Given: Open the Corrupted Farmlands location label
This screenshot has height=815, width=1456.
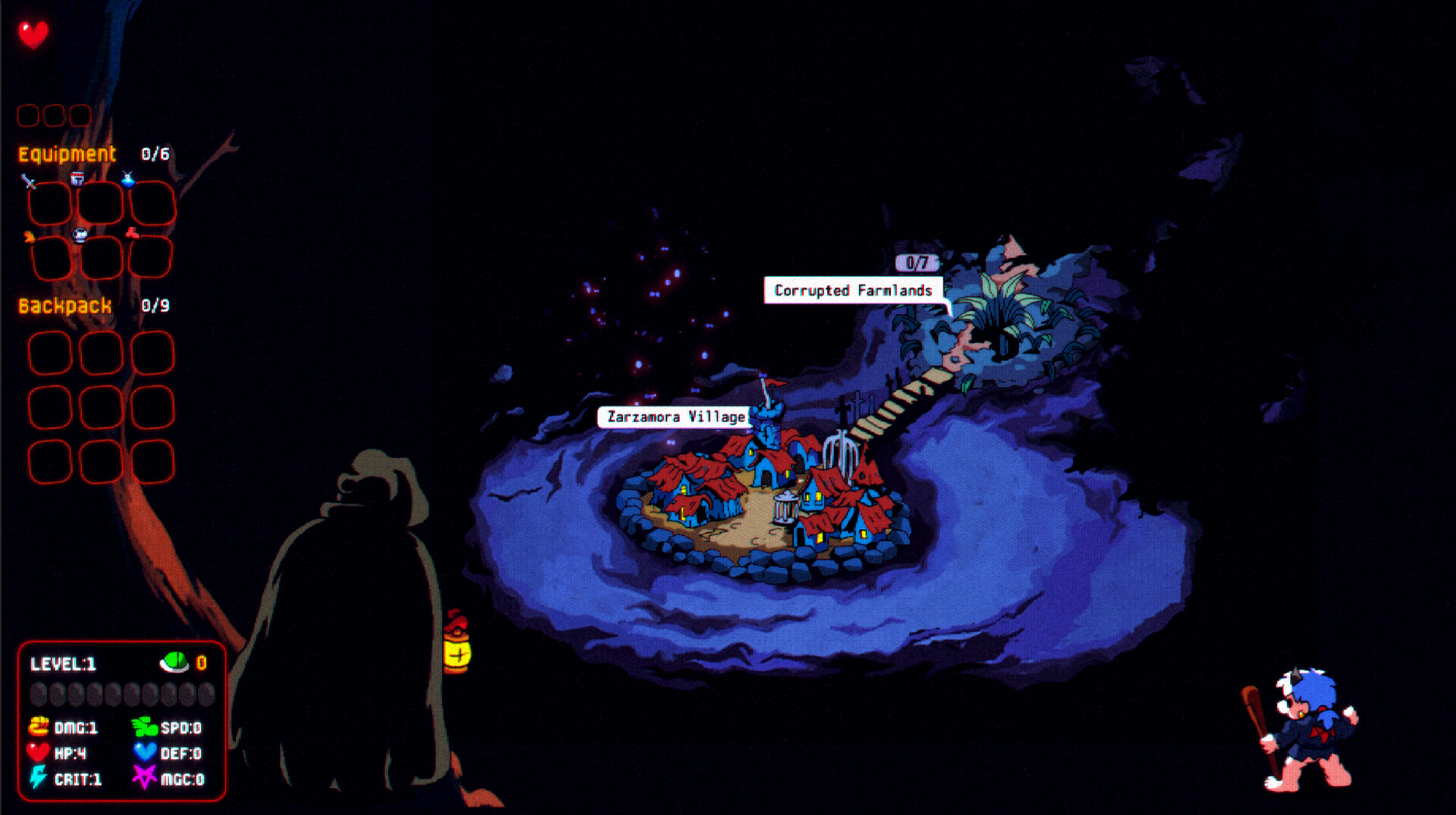Looking at the screenshot, I should point(853,290).
